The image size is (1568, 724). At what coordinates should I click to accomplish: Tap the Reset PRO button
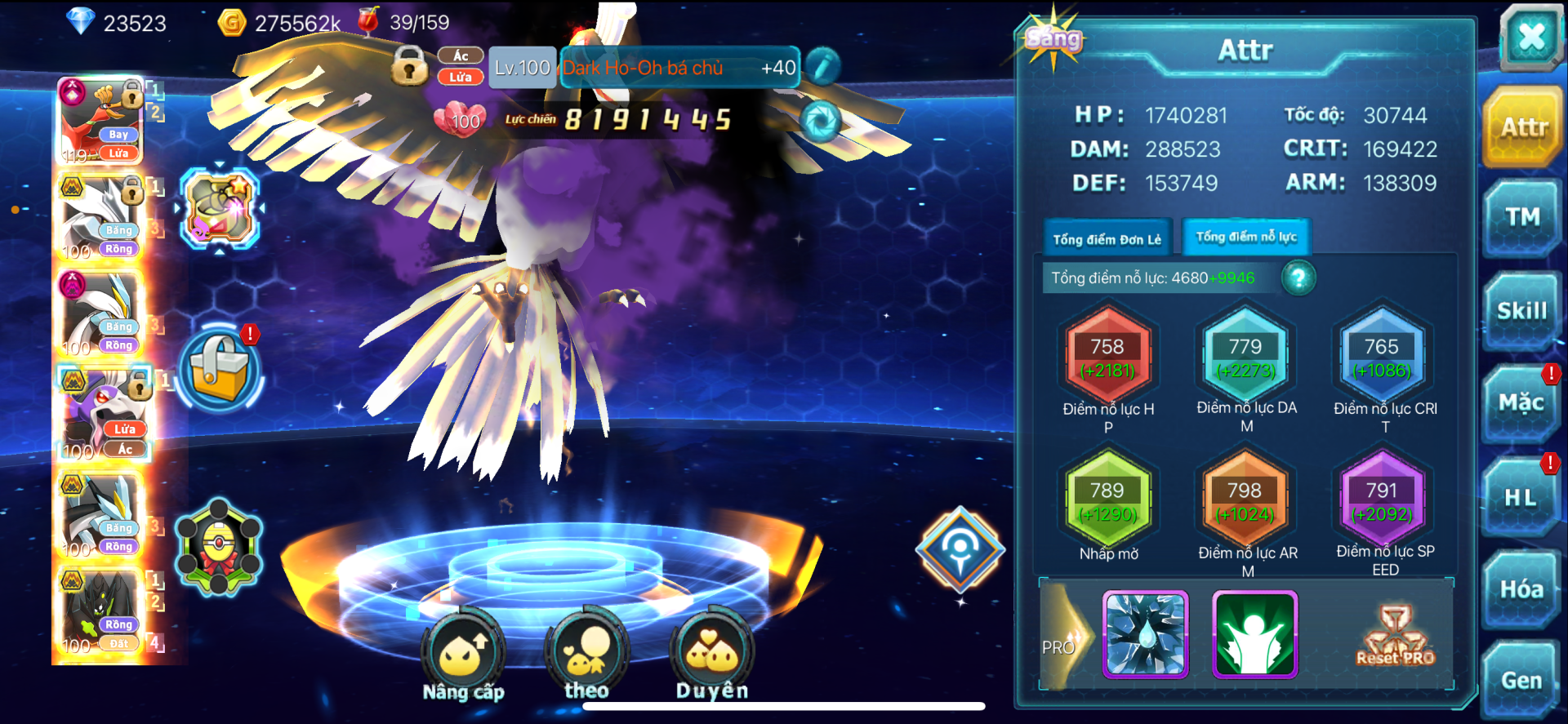[1395, 637]
